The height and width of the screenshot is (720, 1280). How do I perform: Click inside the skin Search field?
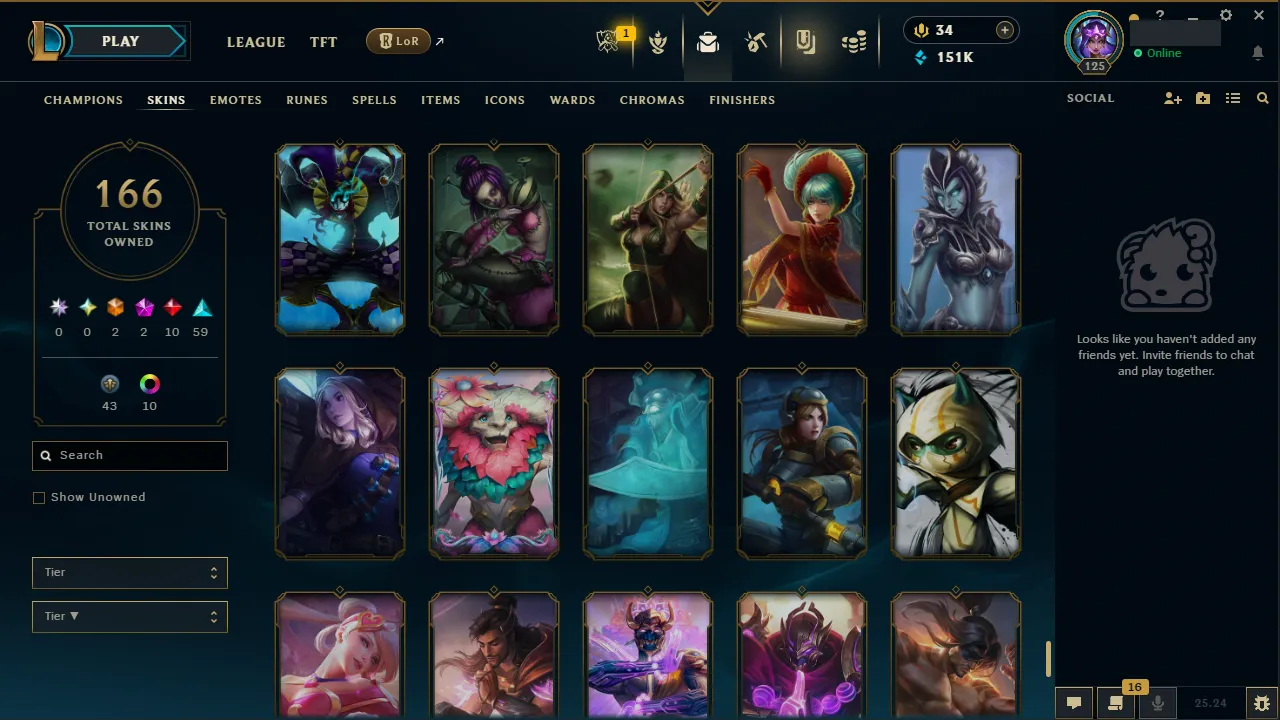coord(129,455)
